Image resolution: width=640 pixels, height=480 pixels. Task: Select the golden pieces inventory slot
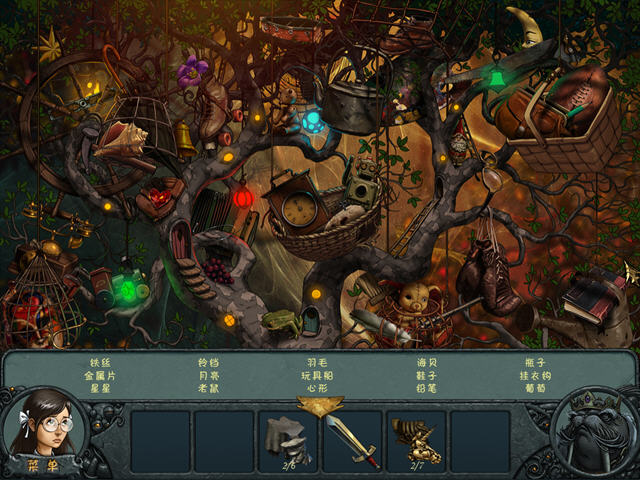coord(415,440)
